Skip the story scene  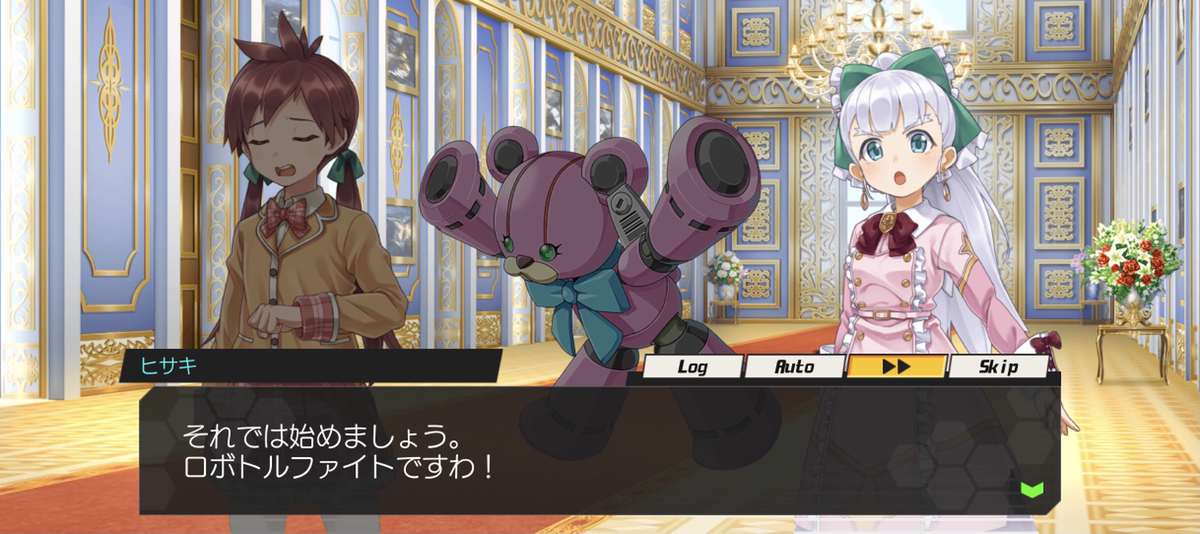998,367
